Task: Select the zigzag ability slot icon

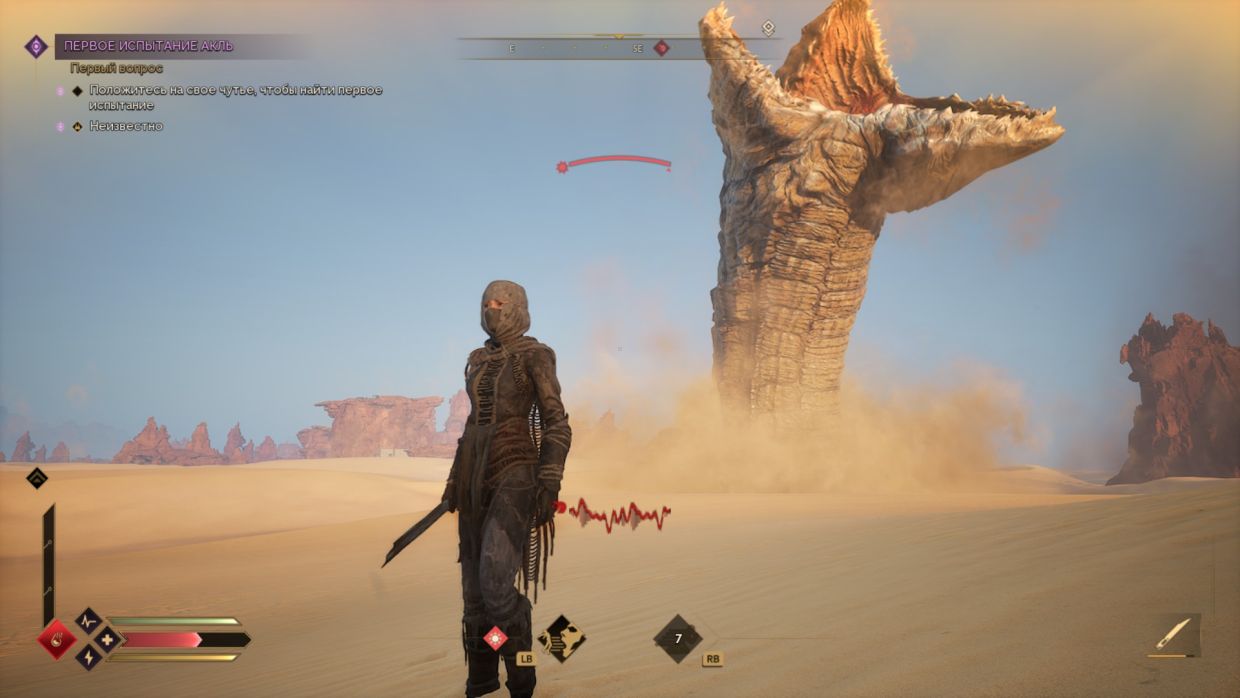Action: tap(89, 621)
